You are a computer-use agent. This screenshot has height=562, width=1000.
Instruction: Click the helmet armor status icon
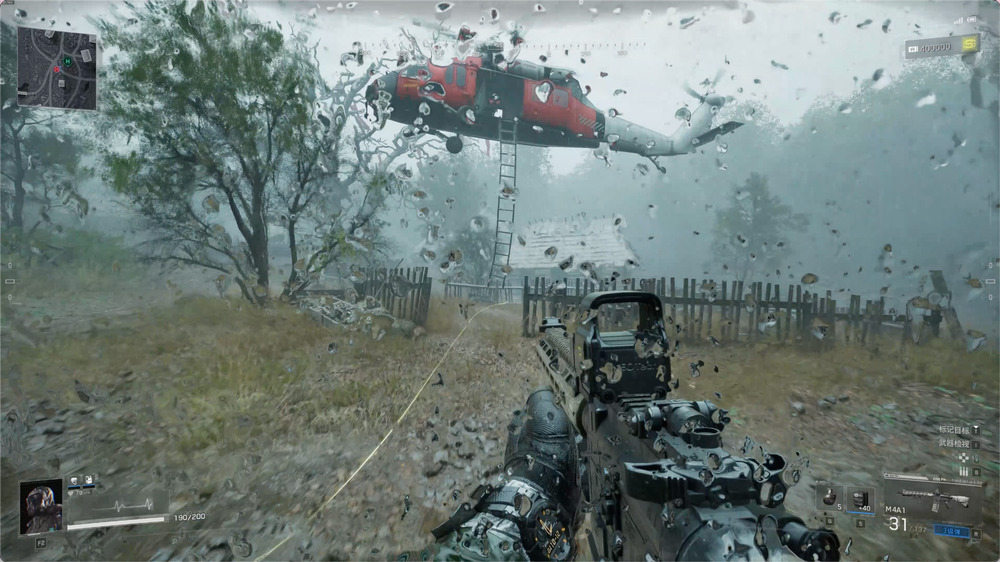[x=74, y=481]
